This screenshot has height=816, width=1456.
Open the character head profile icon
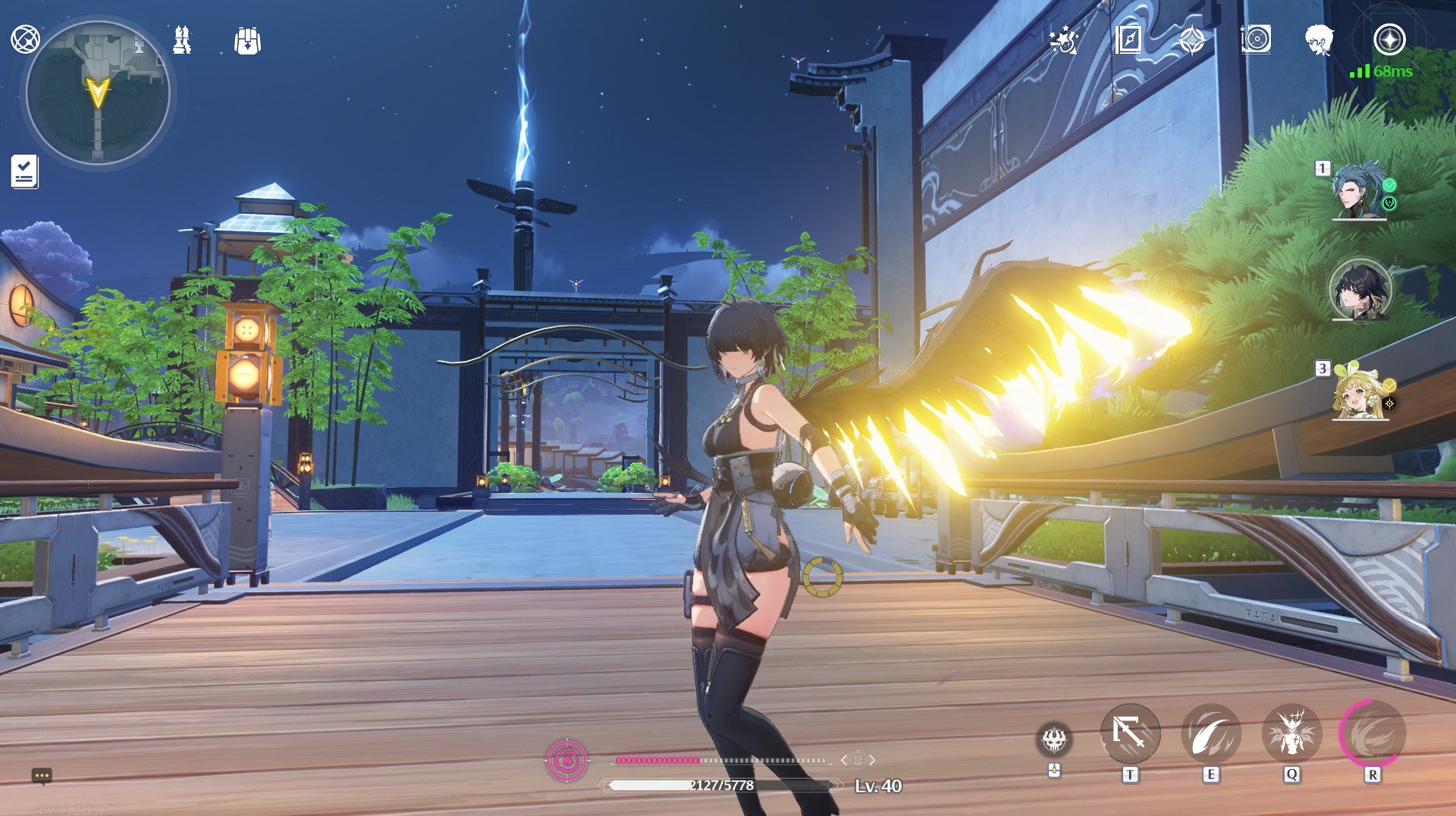[x=1319, y=39]
